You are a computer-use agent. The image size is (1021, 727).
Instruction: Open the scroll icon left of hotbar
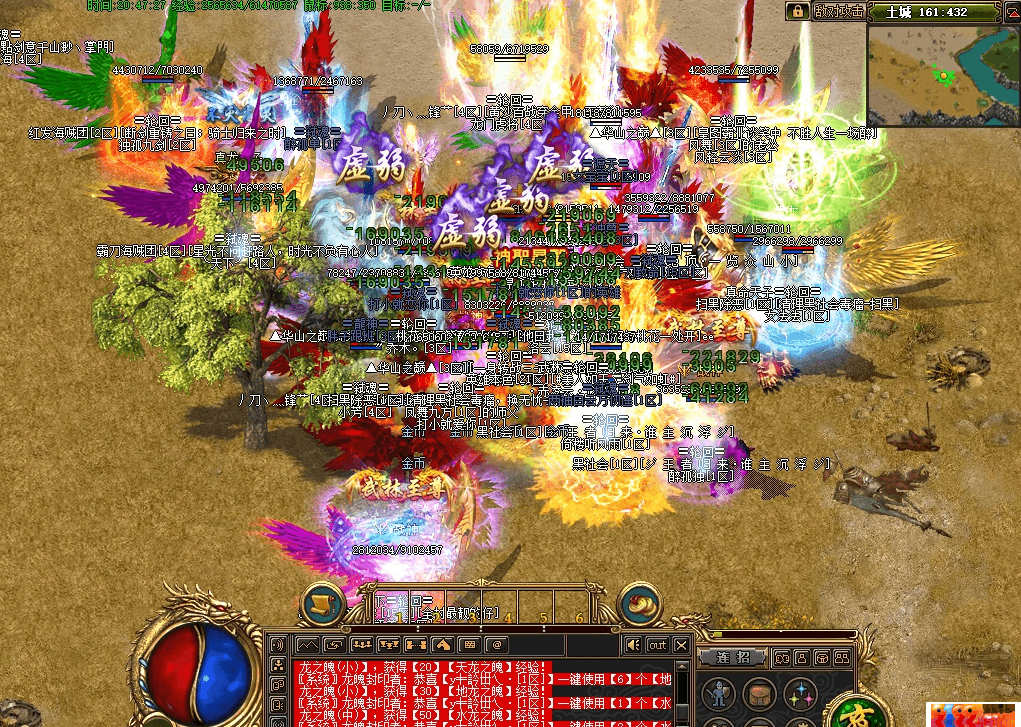tap(324, 604)
